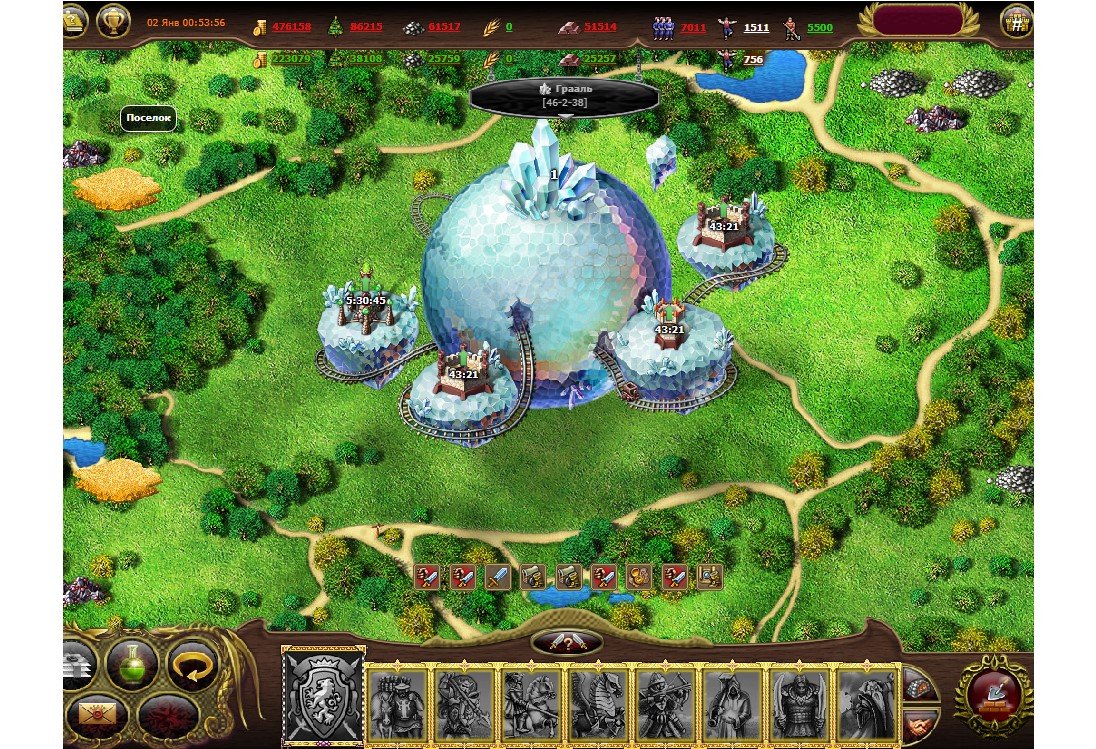Open the Грааль location banner
This screenshot has height=749, width=1096.
click(565, 96)
